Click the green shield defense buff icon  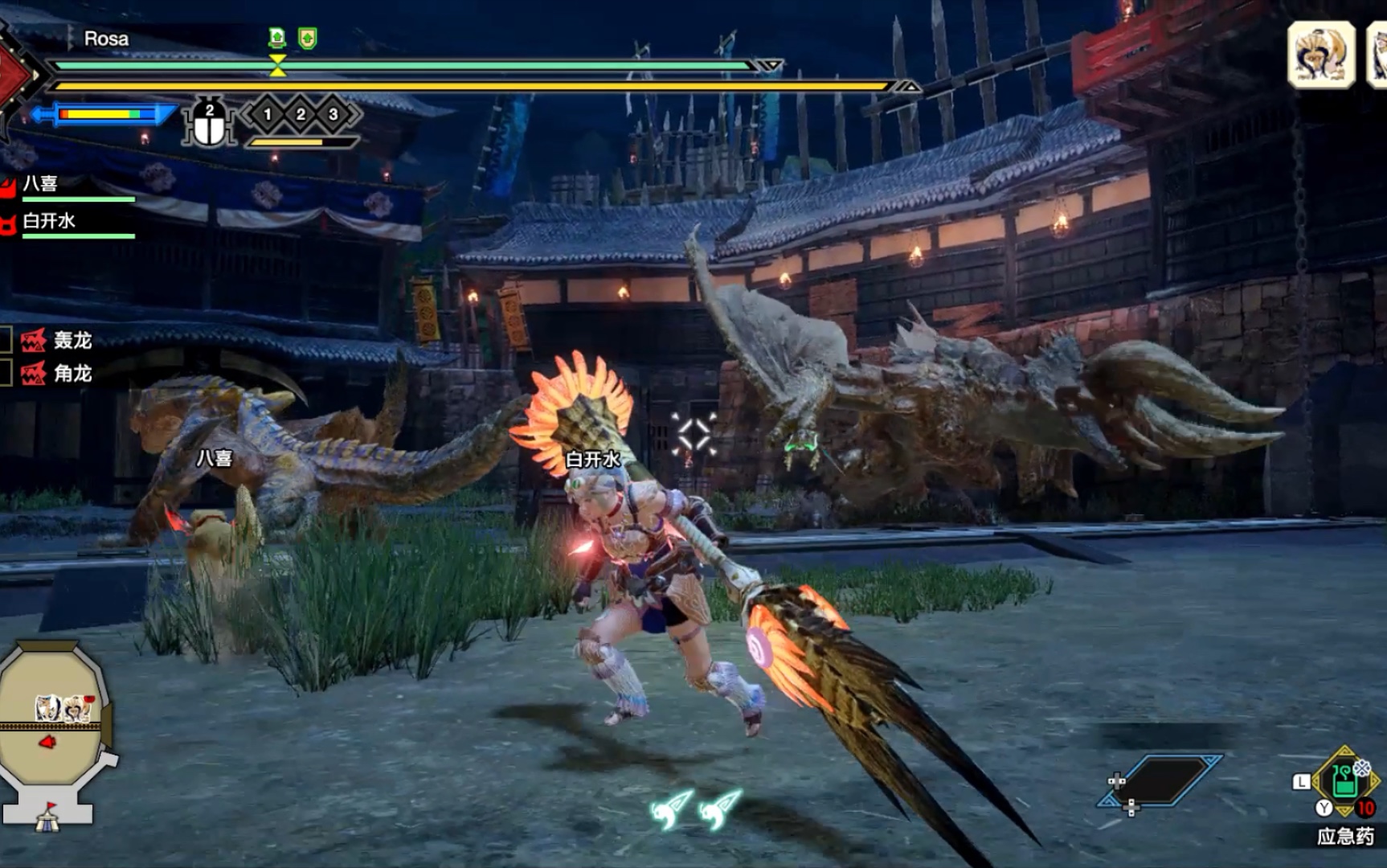click(307, 38)
